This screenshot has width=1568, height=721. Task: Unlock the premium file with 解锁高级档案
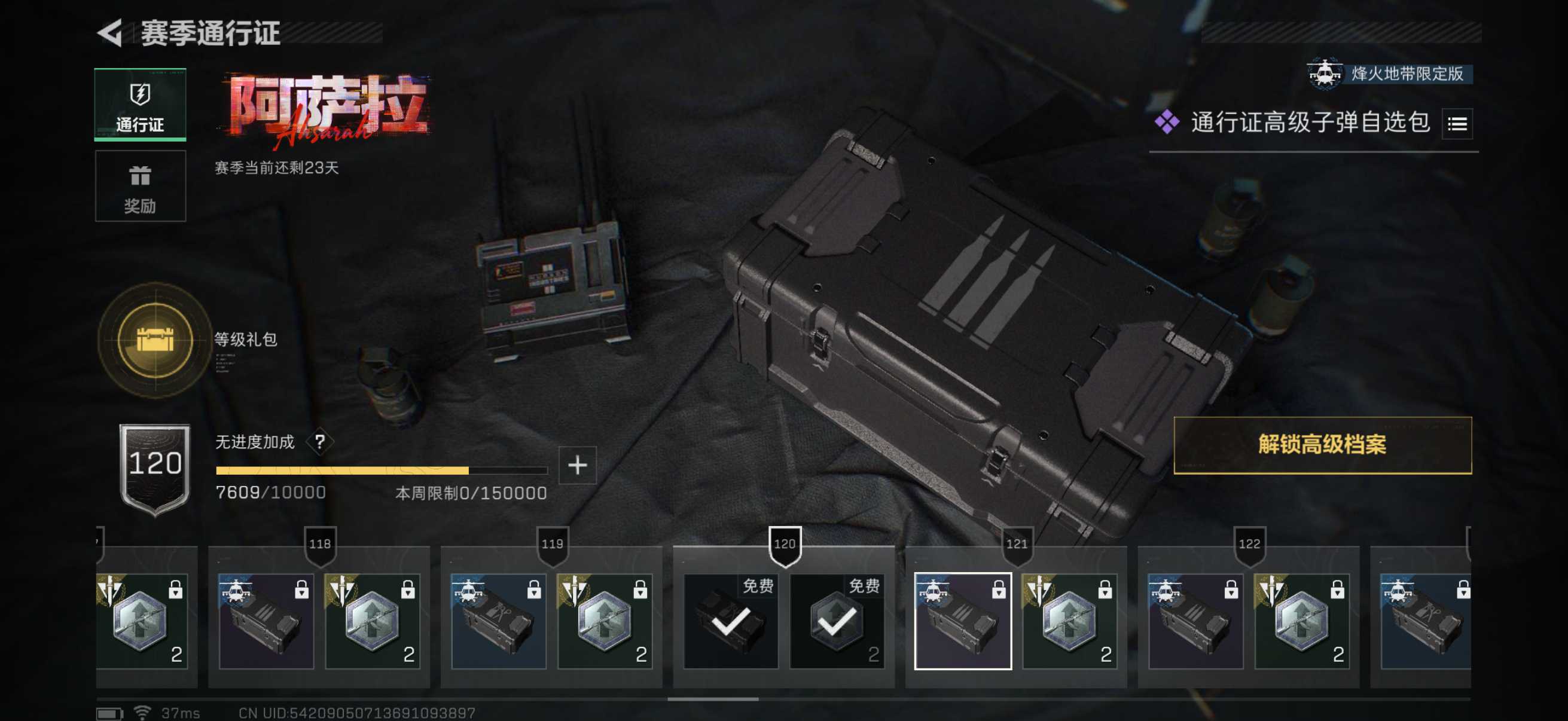click(1322, 445)
